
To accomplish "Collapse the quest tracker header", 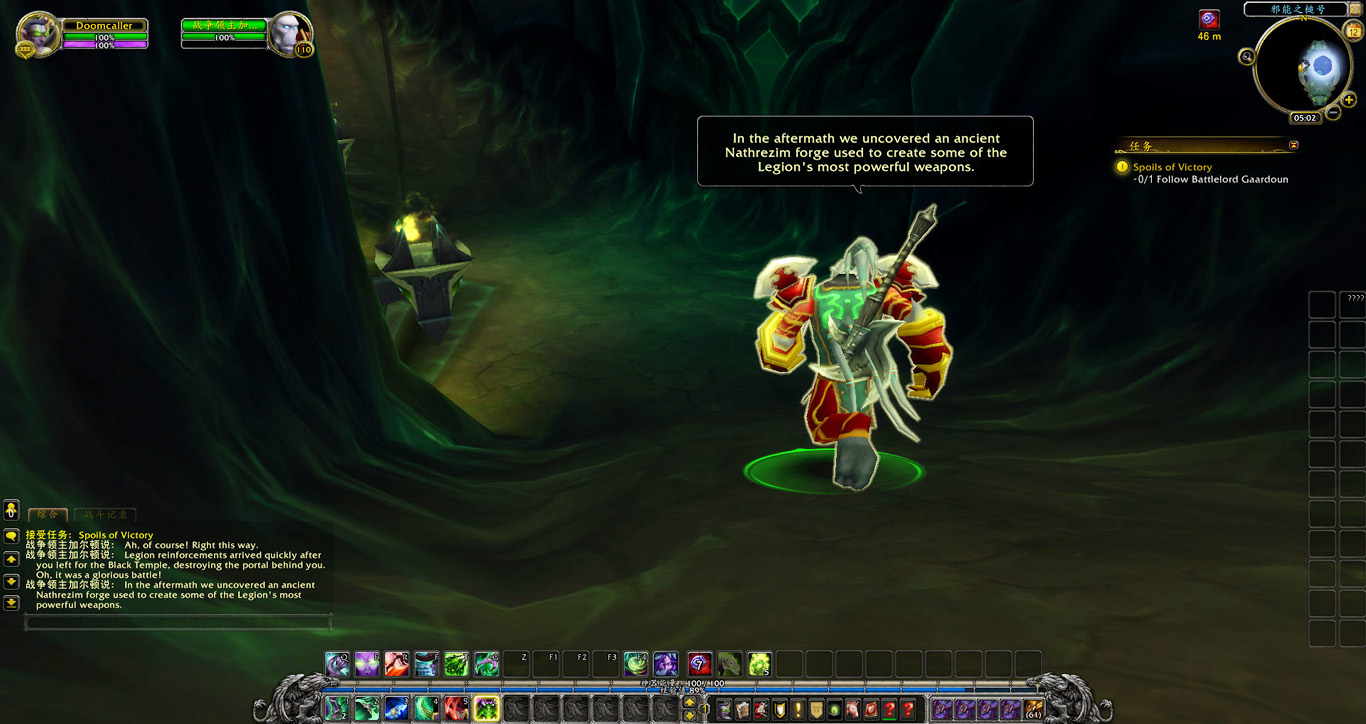I will tap(1294, 145).
